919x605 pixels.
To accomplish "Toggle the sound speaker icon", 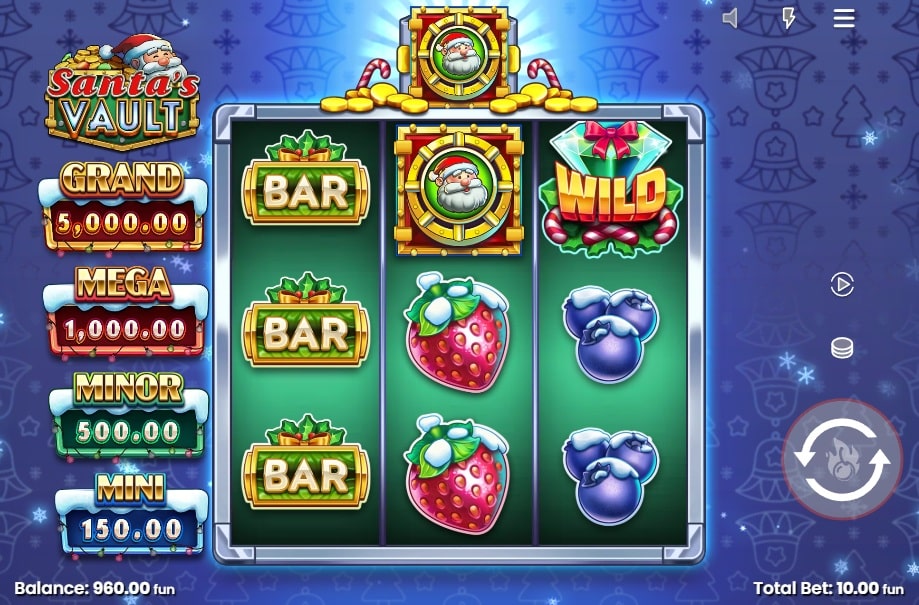I will [731, 18].
